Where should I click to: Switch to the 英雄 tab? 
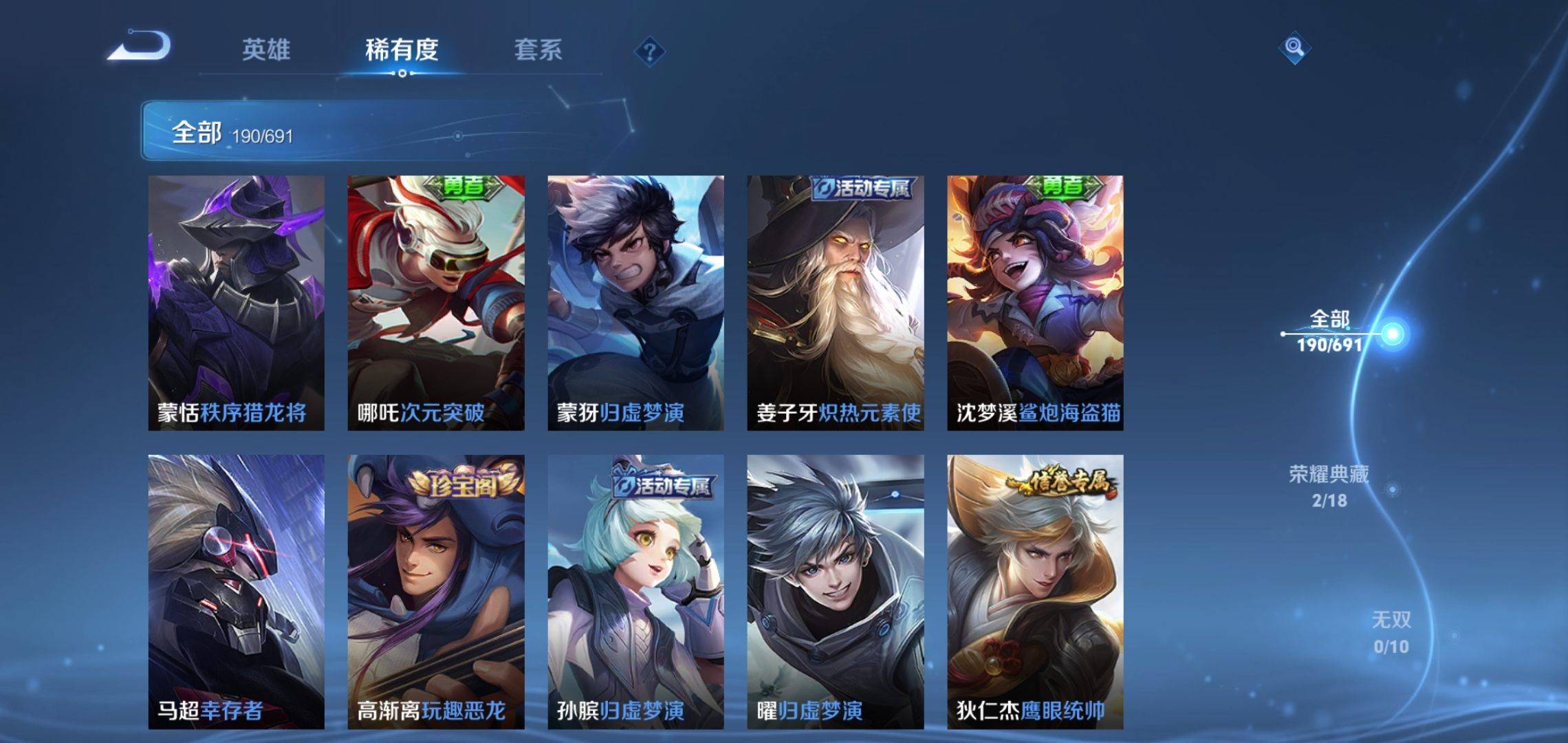266,50
